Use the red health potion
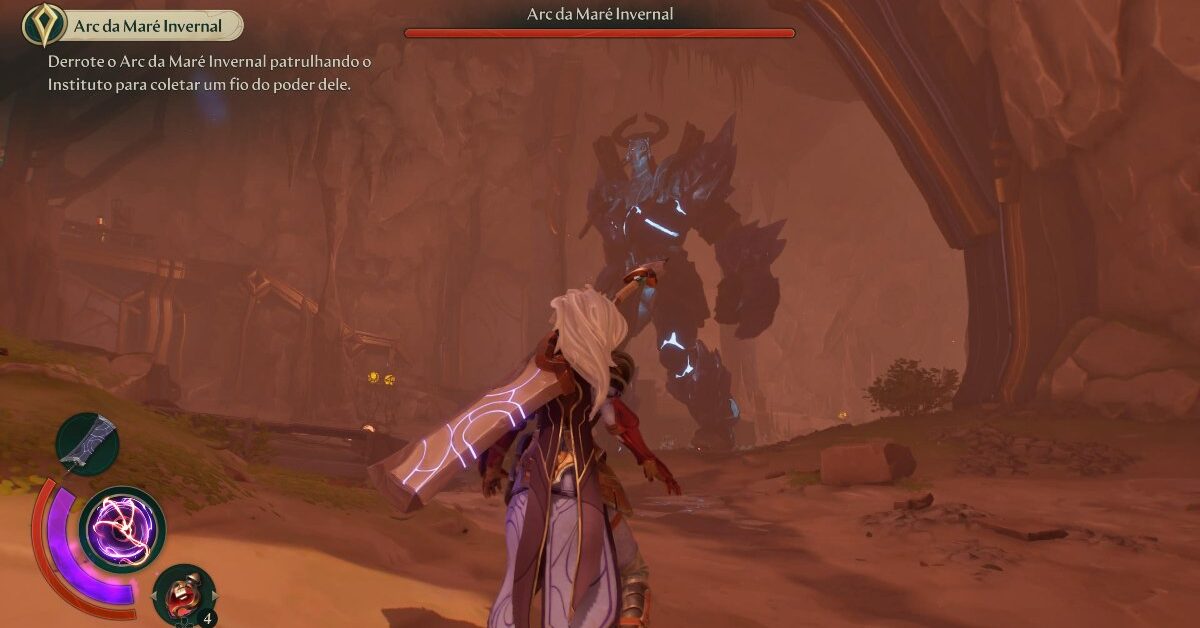Screen dimensions: 1200x628 (x=184, y=597)
